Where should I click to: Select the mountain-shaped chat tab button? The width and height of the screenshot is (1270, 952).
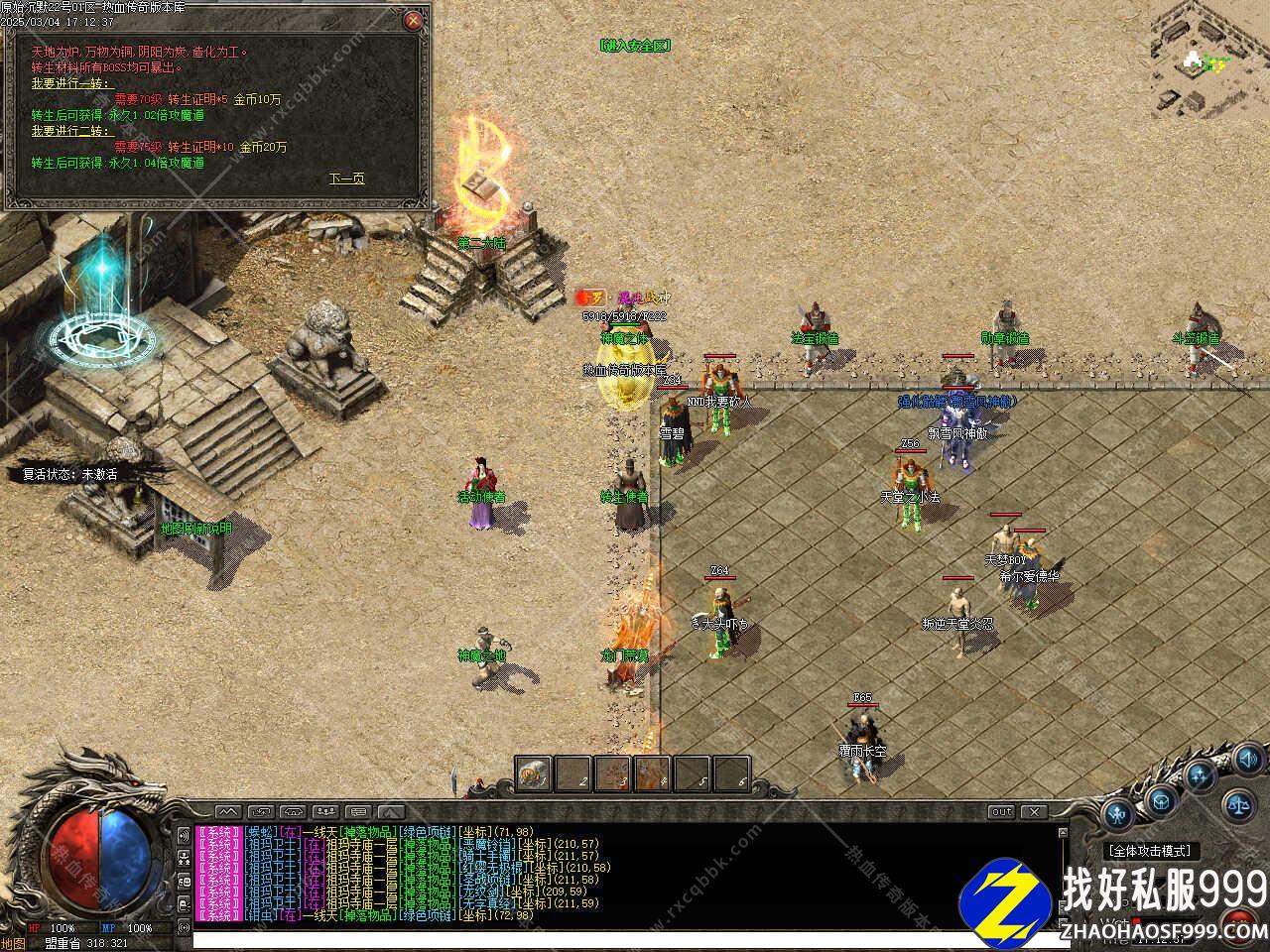227,812
